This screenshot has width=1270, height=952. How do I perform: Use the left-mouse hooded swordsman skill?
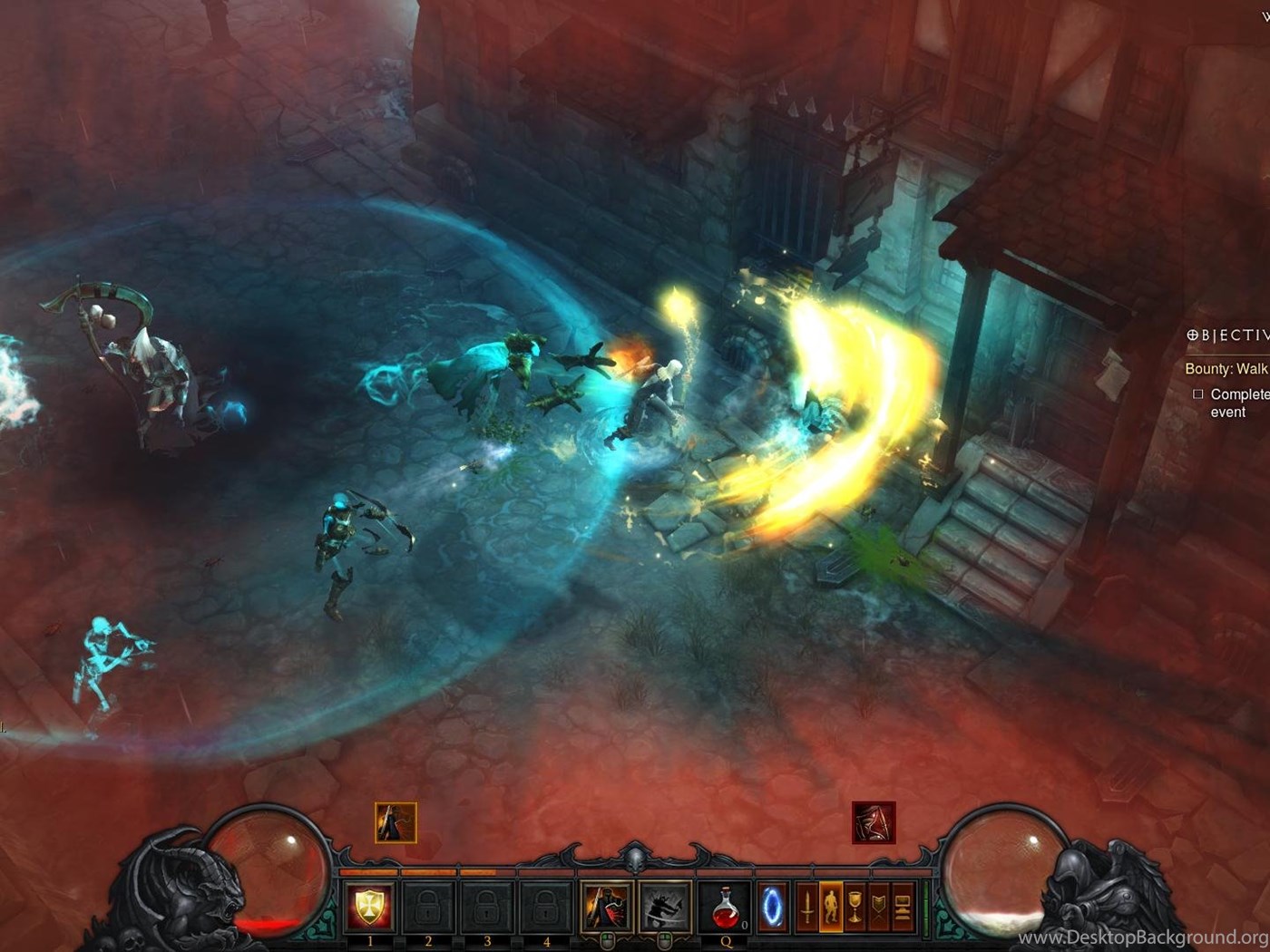607,906
